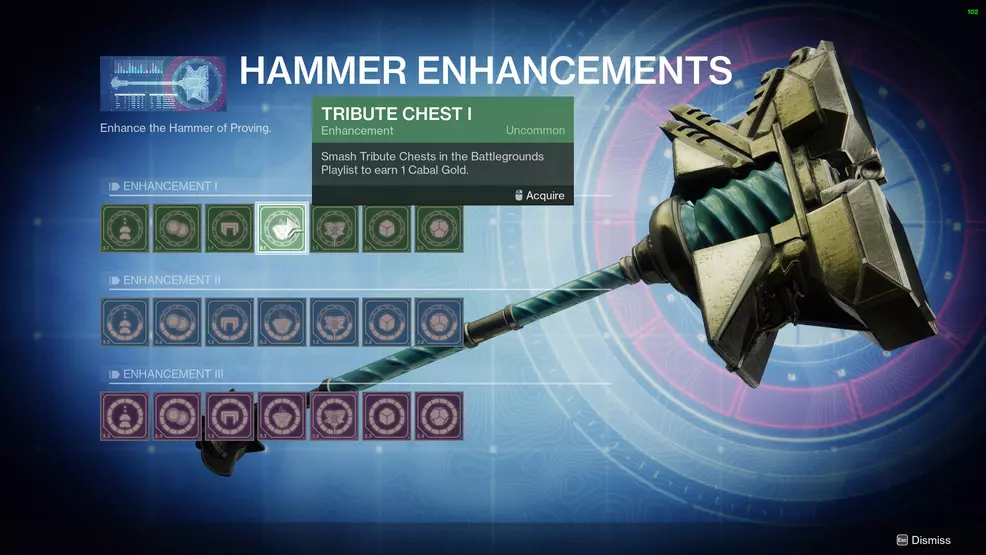This screenshot has width=986, height=555.
Task: Choose the blue twin-coins enhancement icon
Action: [177, 323]
